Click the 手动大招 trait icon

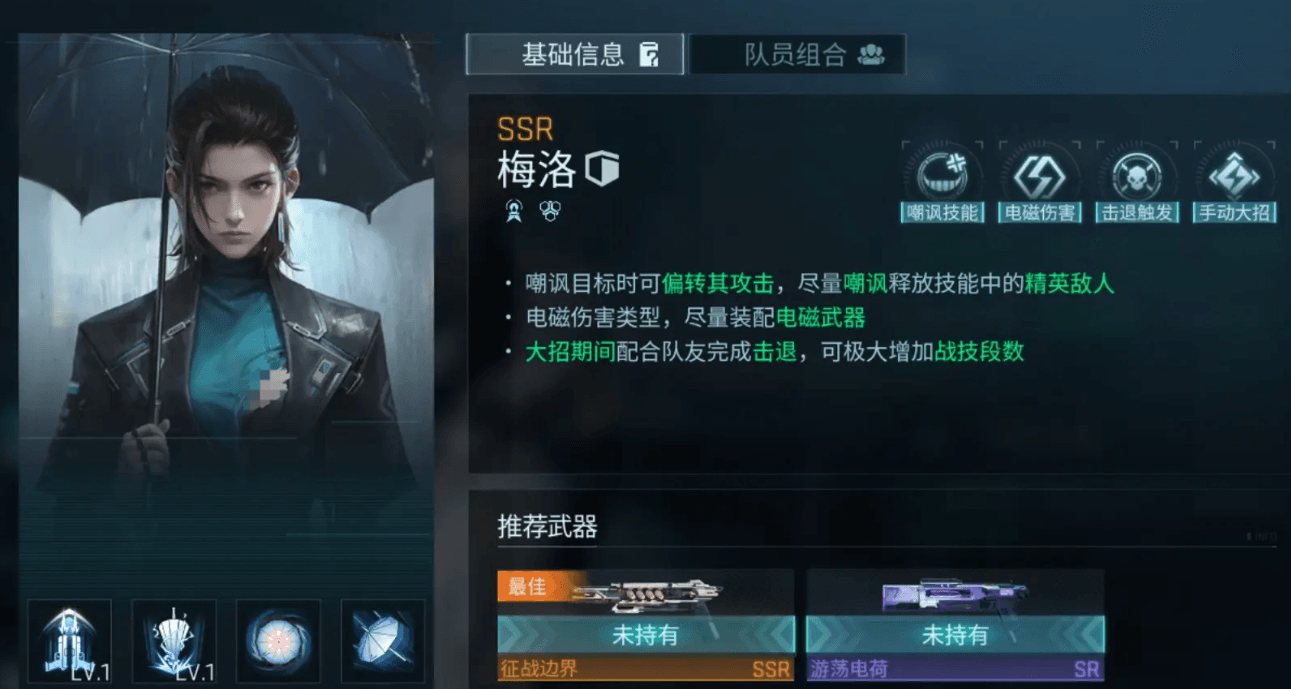coord(1235,181)
